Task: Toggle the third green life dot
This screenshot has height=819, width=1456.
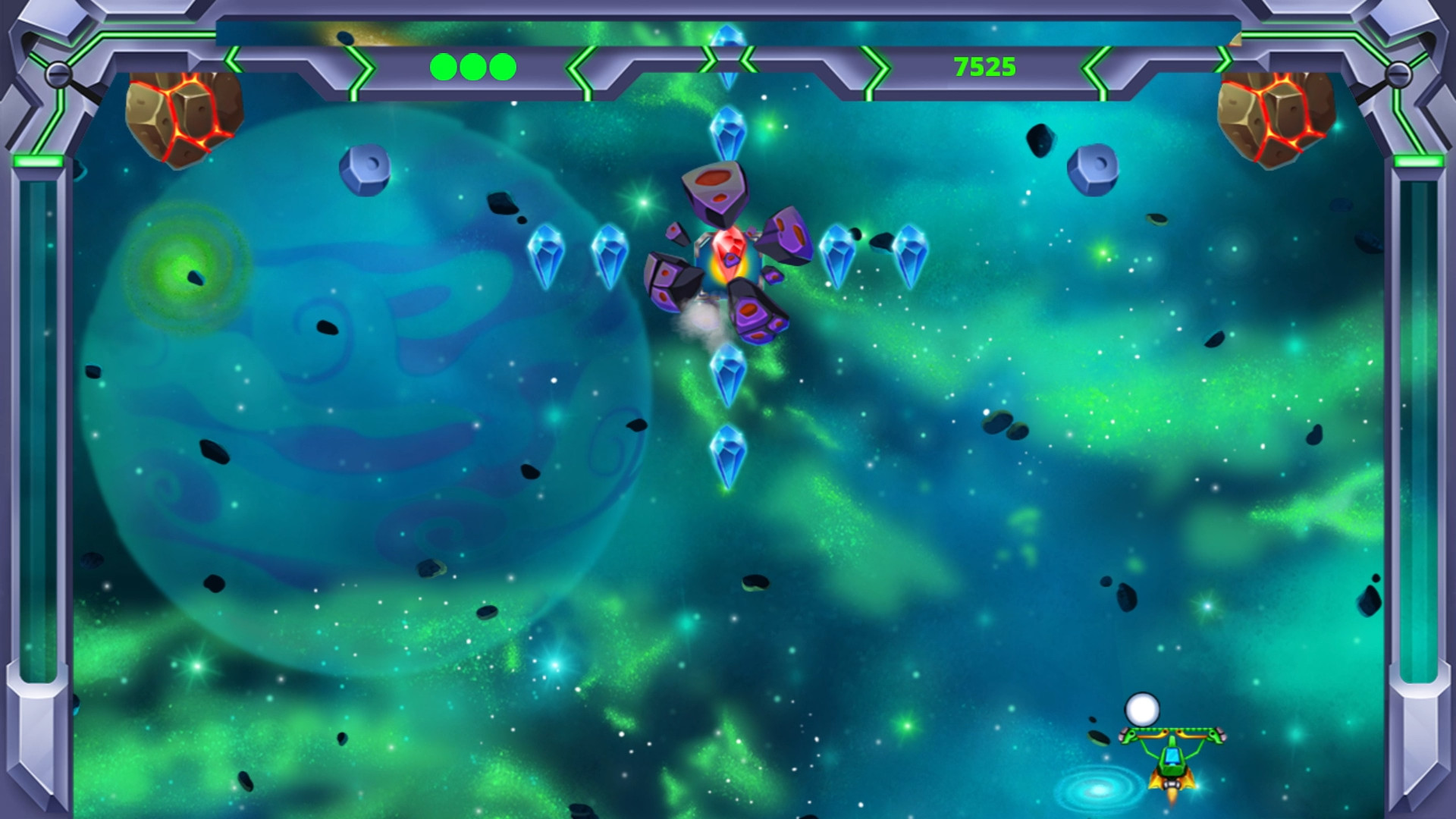Action: 501,67
